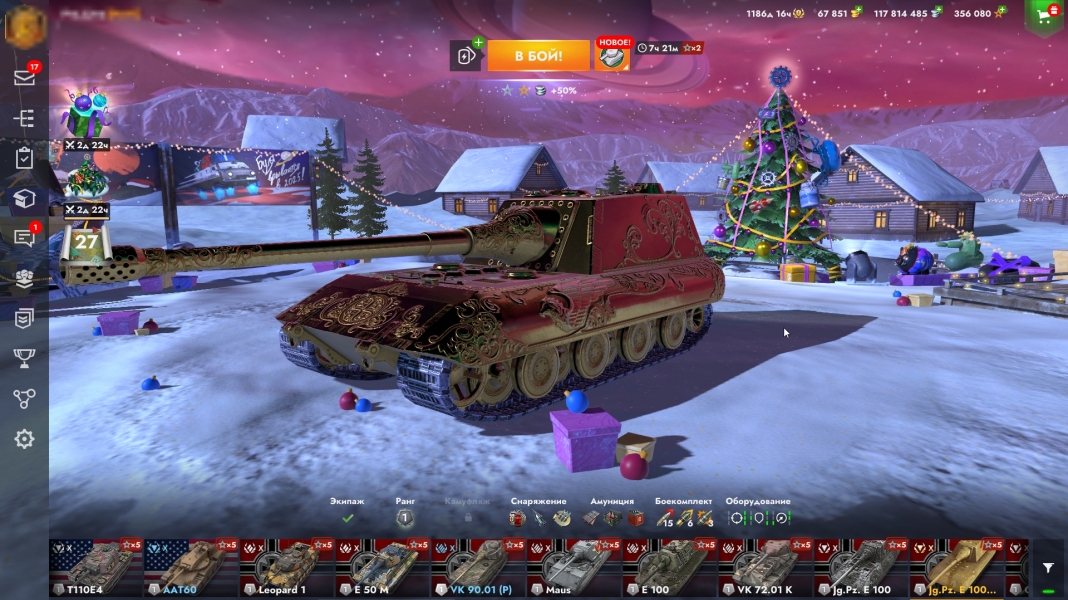Open the booster card slot with plus sign
The image size is (1068, 600).
point(466,56)
